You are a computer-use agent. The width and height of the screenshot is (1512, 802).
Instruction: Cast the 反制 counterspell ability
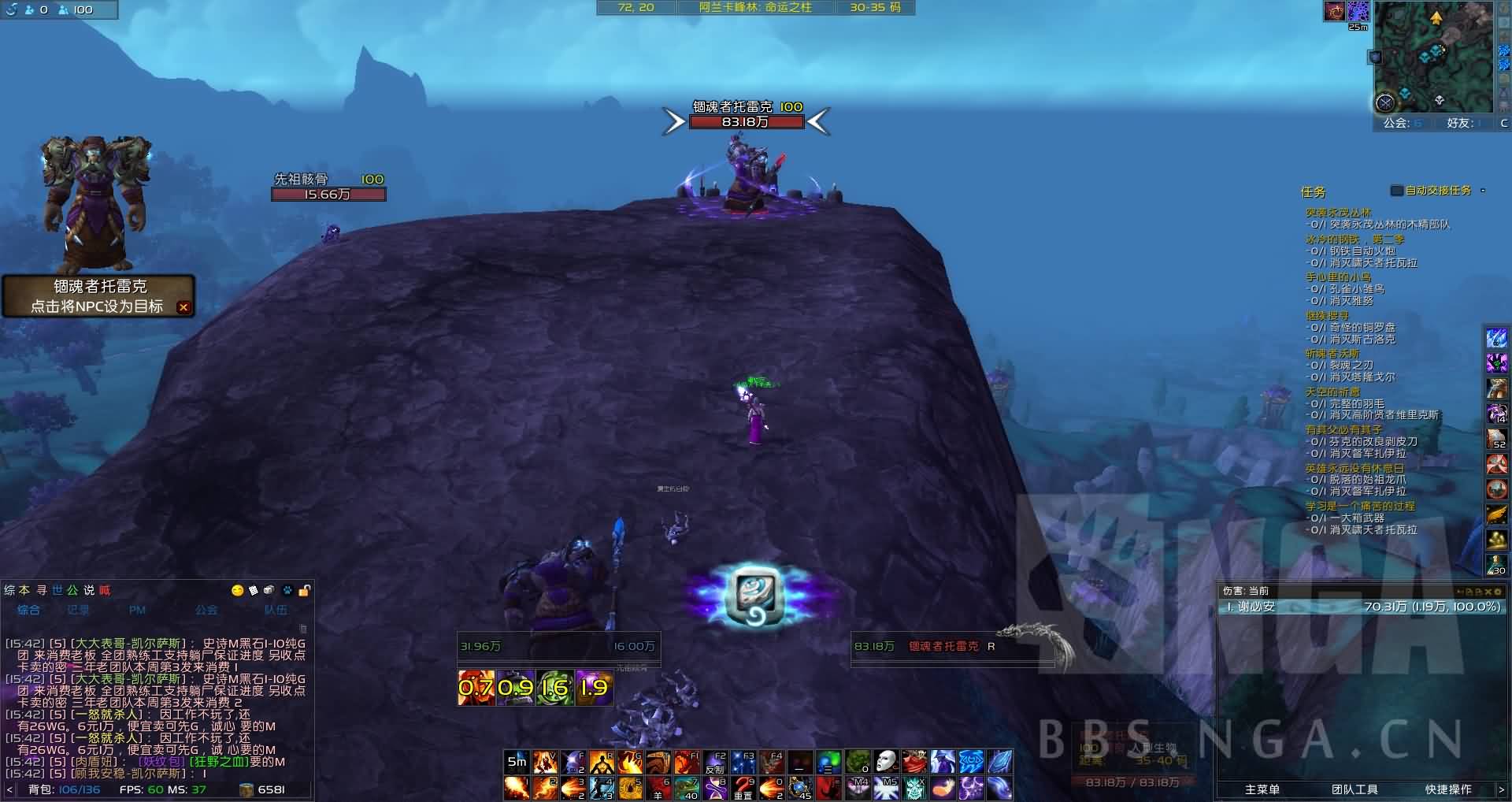714,763
